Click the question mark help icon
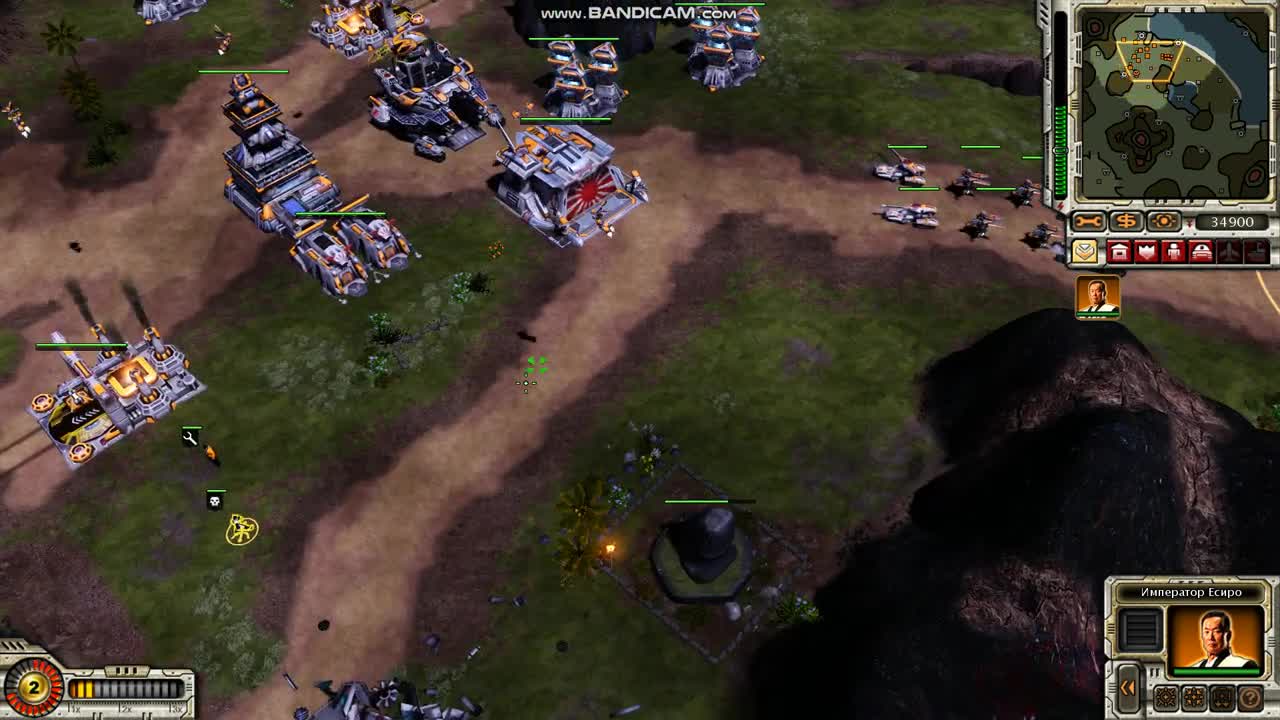1280x720 pixels. click(x=1250, y=698)
